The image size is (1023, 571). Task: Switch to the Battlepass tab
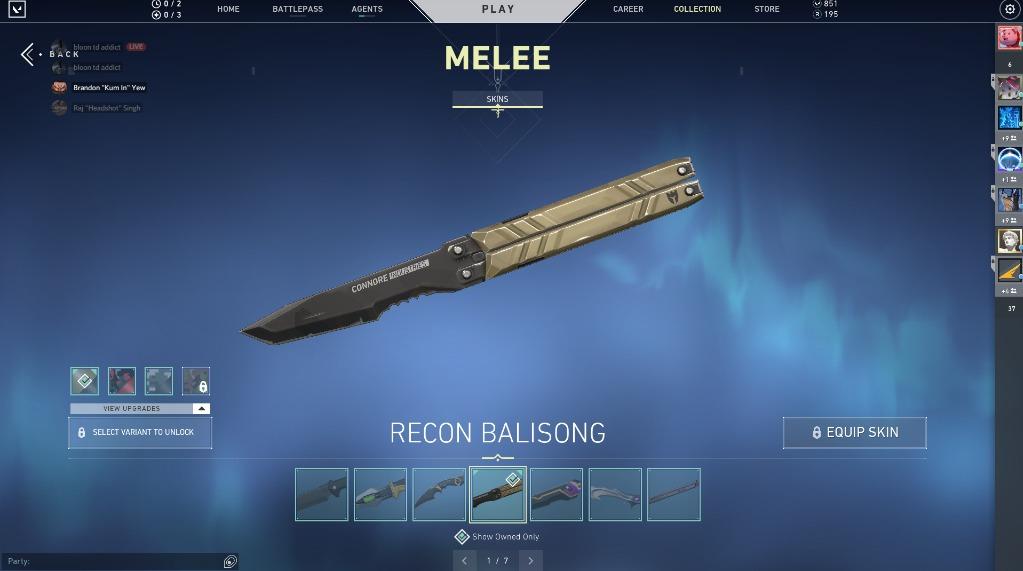(297, 9)
